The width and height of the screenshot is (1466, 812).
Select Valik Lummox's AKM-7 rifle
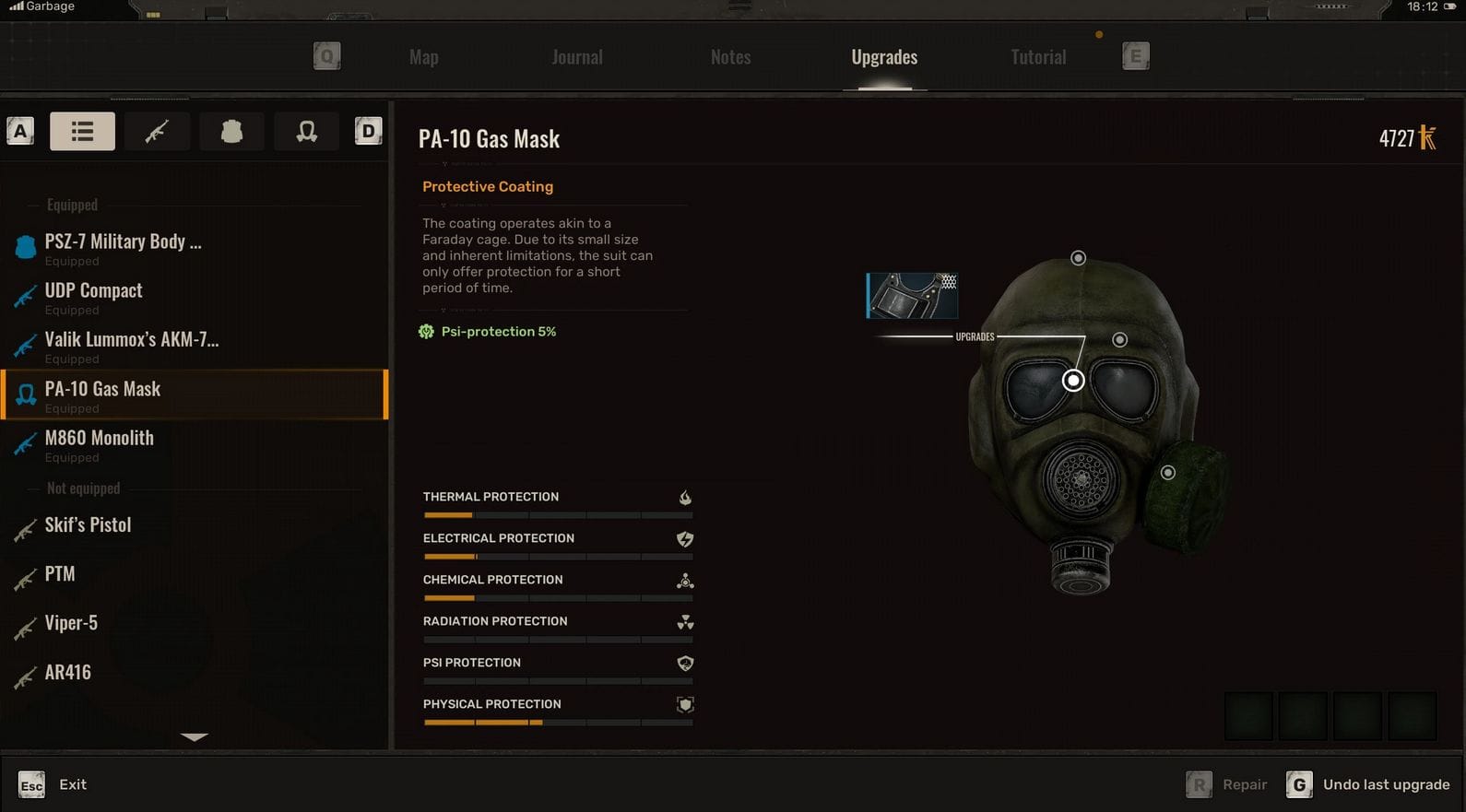[x=132, y=340]
